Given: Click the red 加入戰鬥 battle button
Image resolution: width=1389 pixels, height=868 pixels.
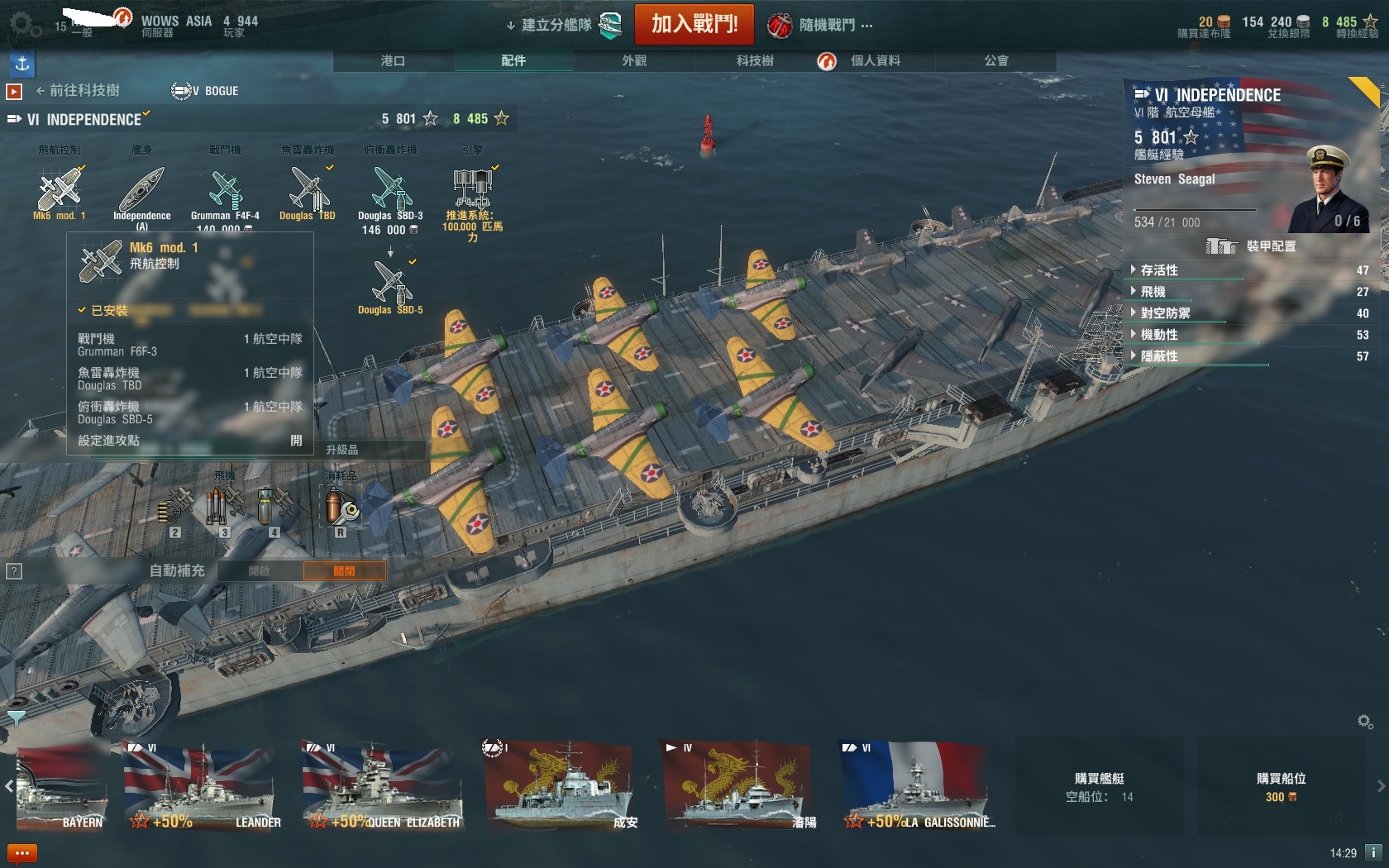Looking at the screenshot, I should [694, 24].
